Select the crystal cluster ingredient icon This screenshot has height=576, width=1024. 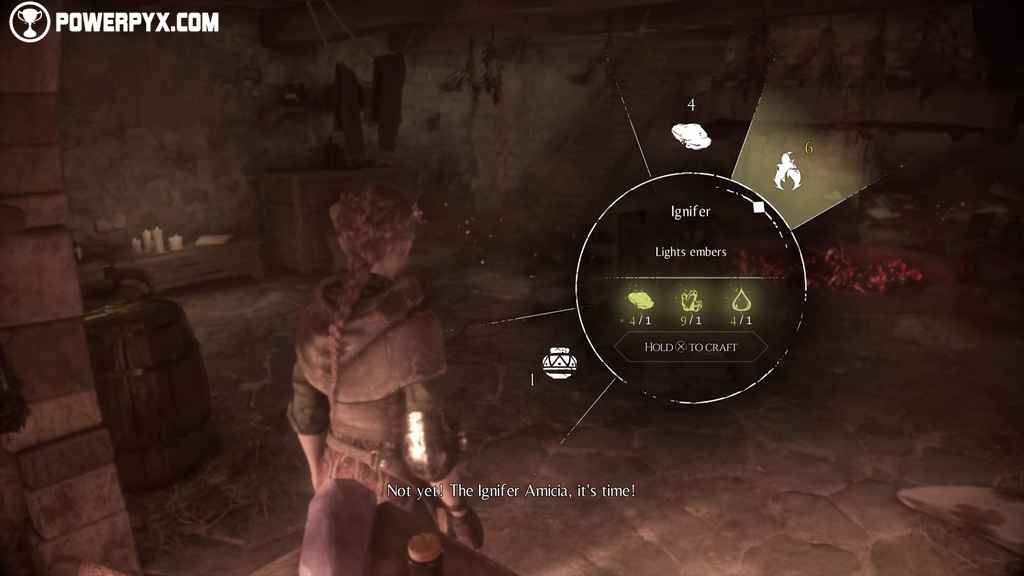tap(690, 299)
